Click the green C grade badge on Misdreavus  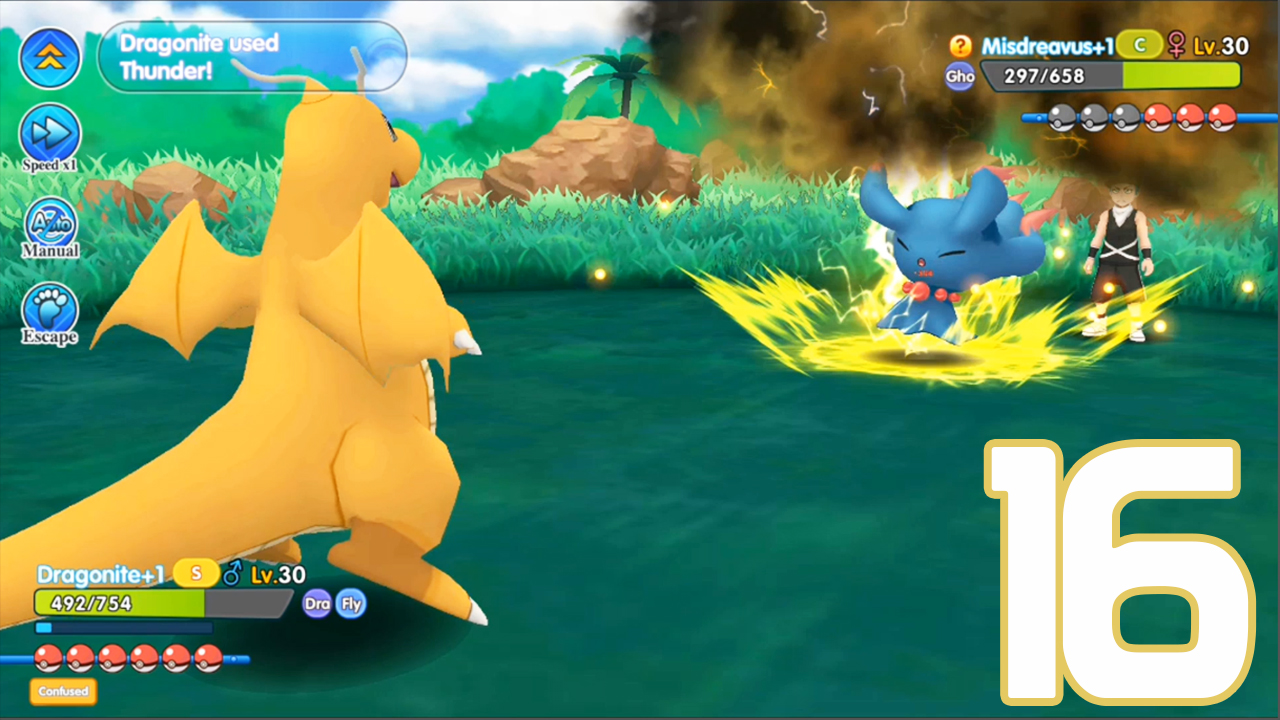pos(1138,44)
